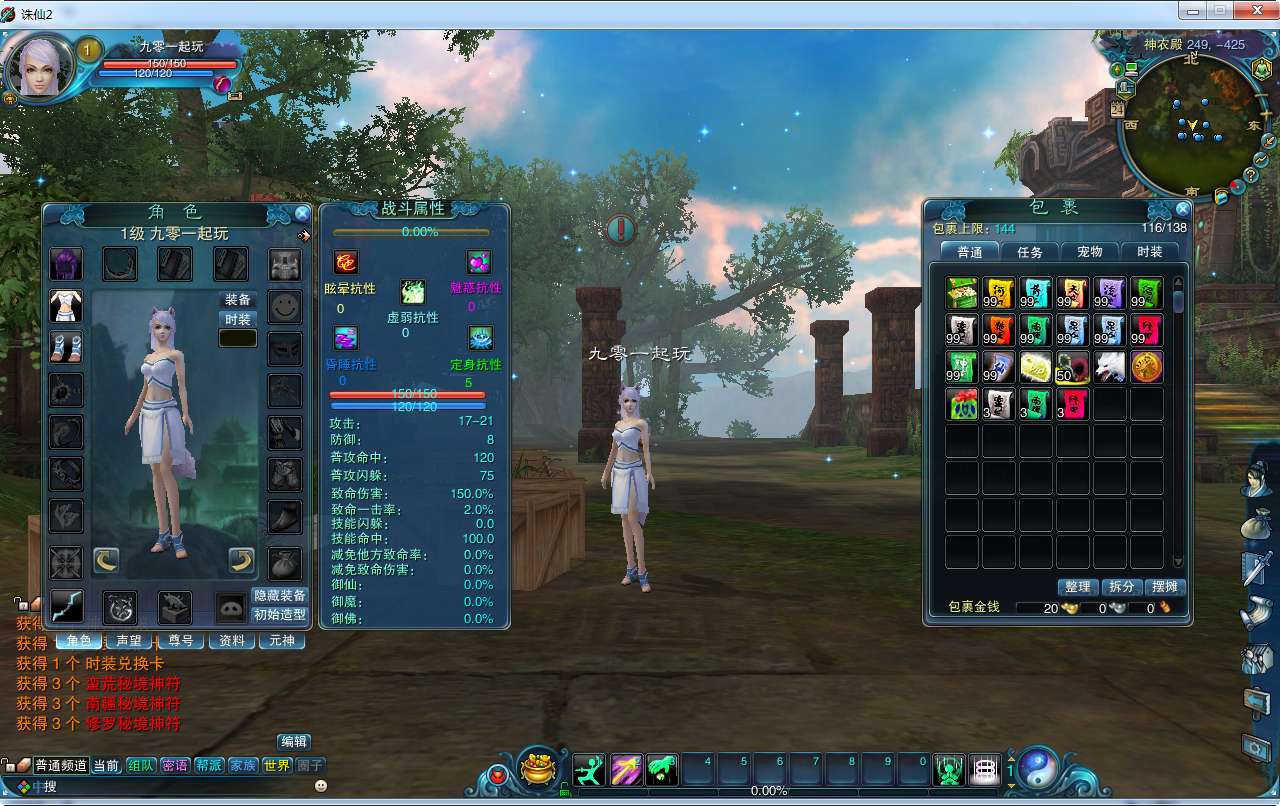Image resolution: width=1280 pixels, height=806 pixels.
Task: Click the 编辑 edit button above chat
Action: pos(293,741)
